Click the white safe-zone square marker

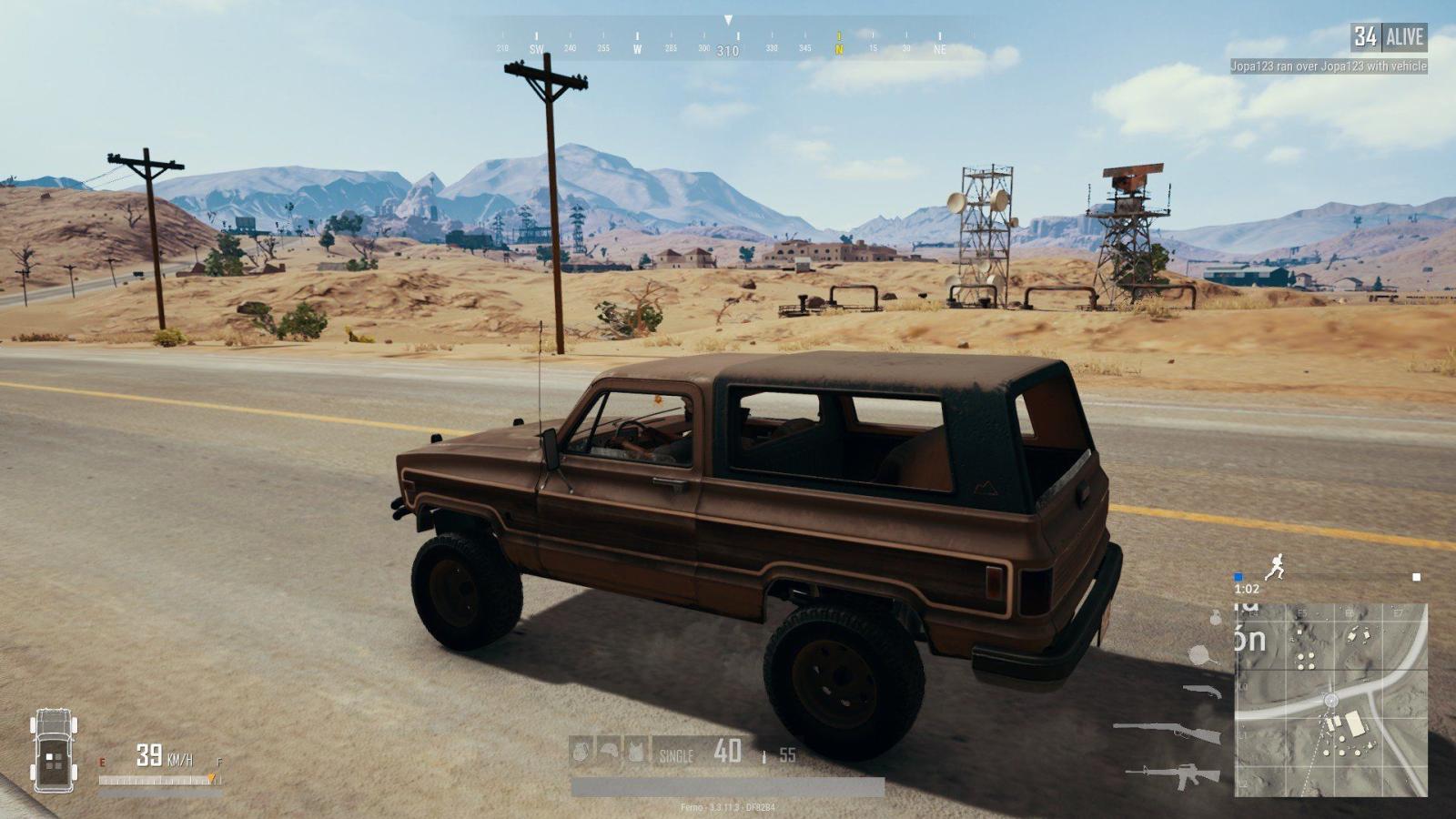pyautogui.click(x=1415, y=575)
